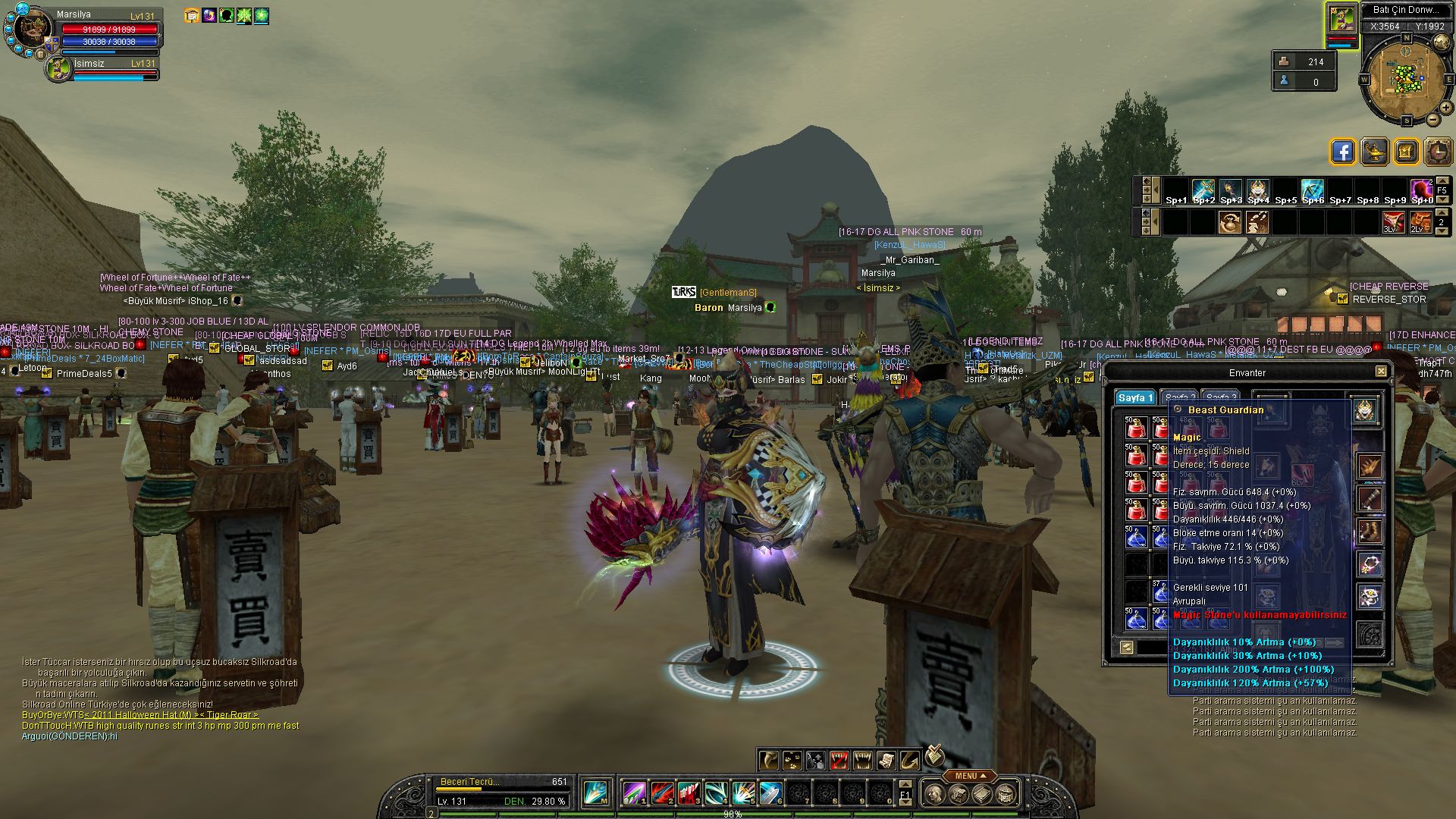Click the paw prints pet action icon
This screenshot has width=1456, height=819.
[x=792, y=759]
